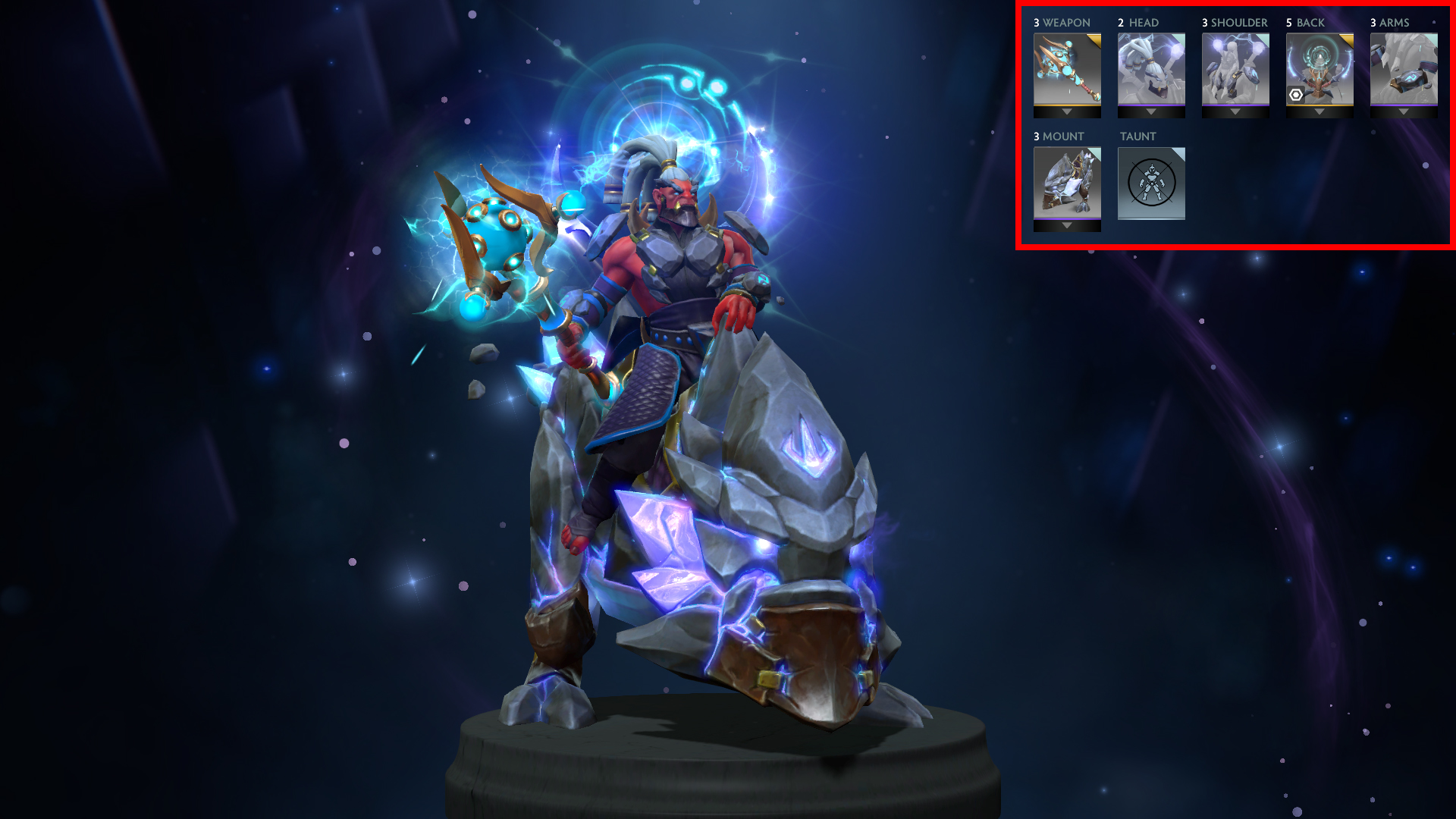Screen dimensions: 1456x819
Task: Select the Arms slot item
Action: 1403,68
